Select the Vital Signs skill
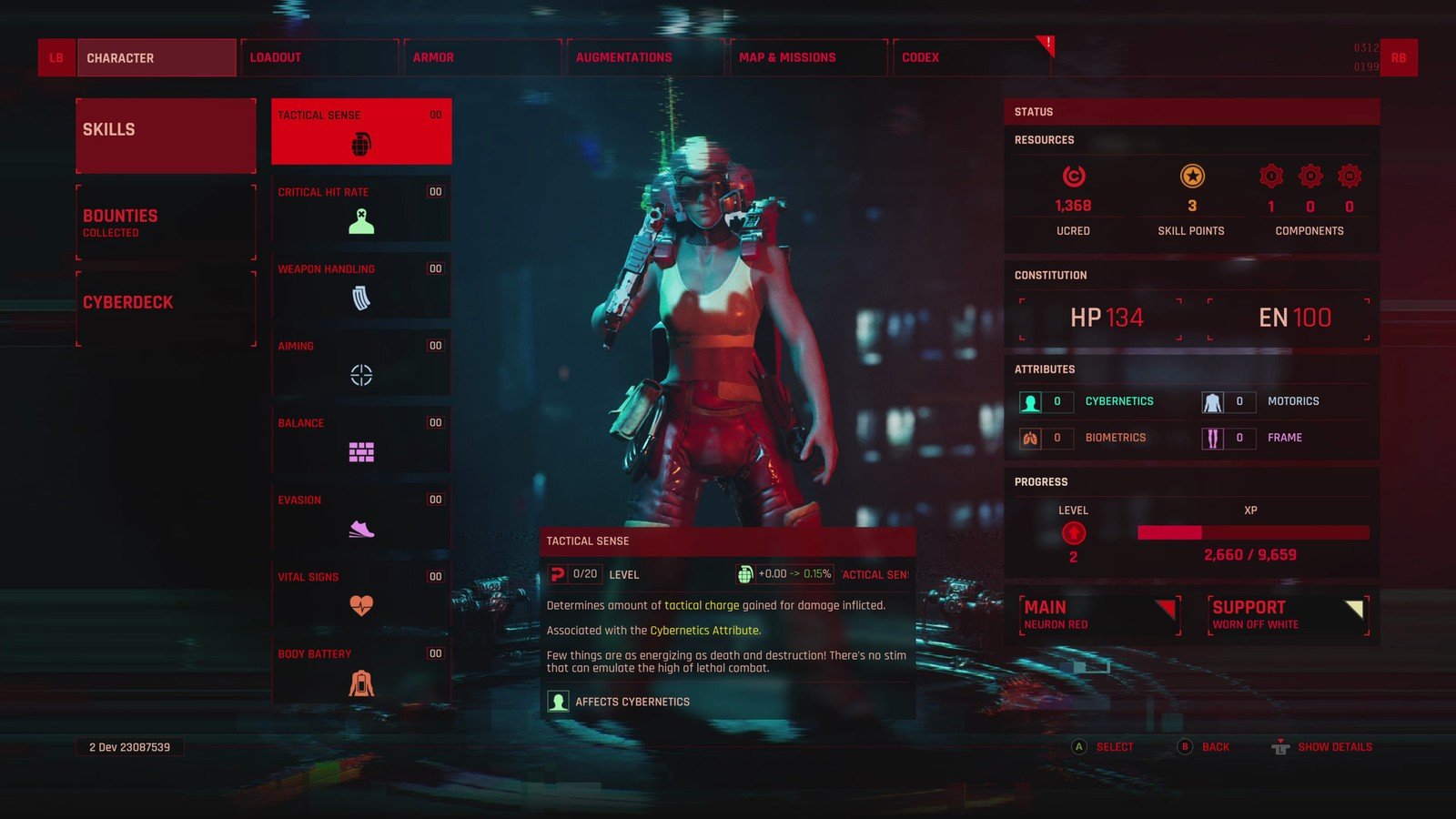The height and width of the screenshot is (819, 1456). click(361, 594)
